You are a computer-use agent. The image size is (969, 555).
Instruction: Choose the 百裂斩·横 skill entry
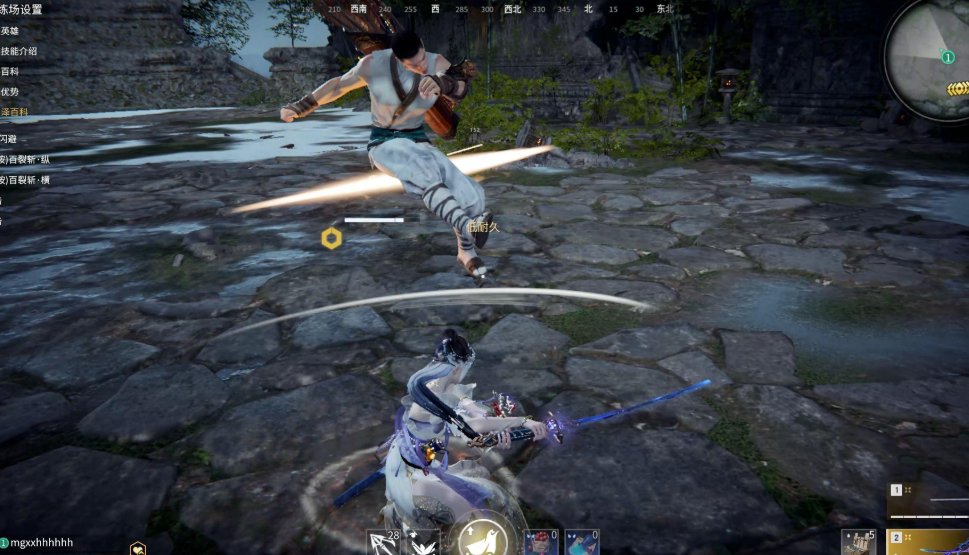[25, 180]
